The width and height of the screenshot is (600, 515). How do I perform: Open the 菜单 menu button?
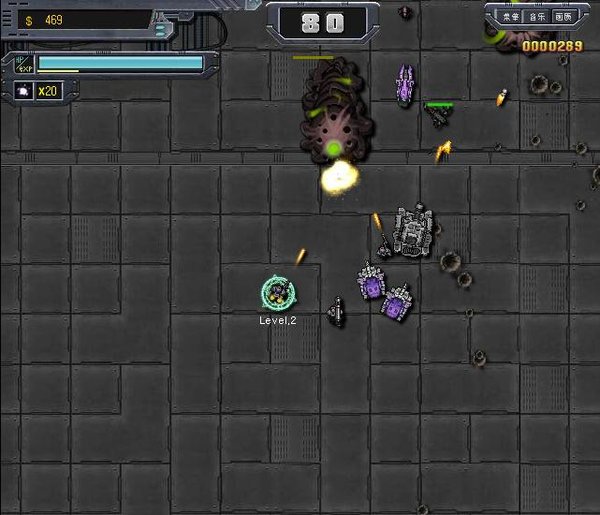point(511,17)
